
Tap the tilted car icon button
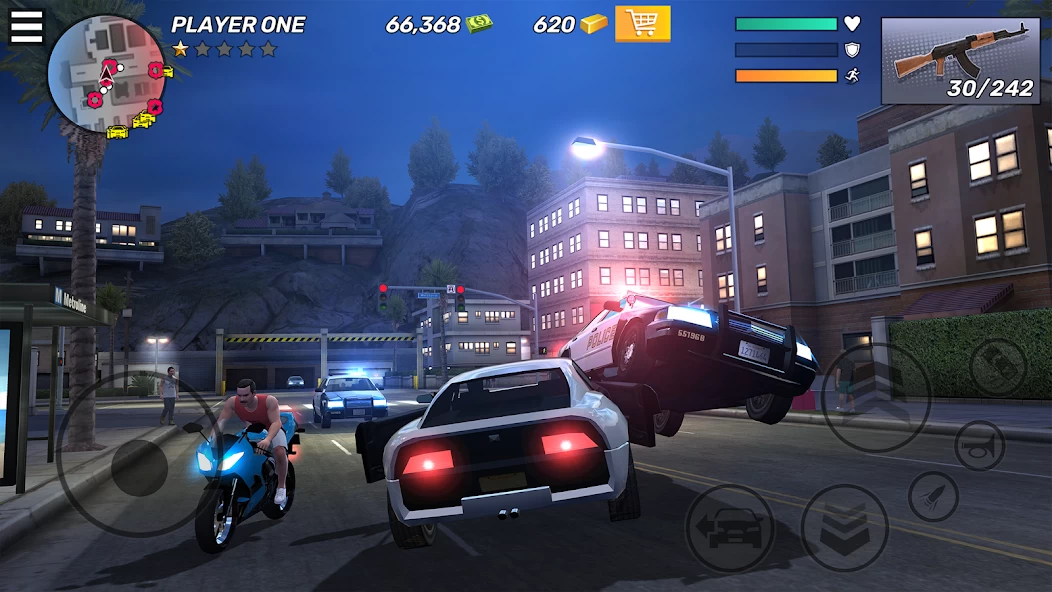coord(997,367)
